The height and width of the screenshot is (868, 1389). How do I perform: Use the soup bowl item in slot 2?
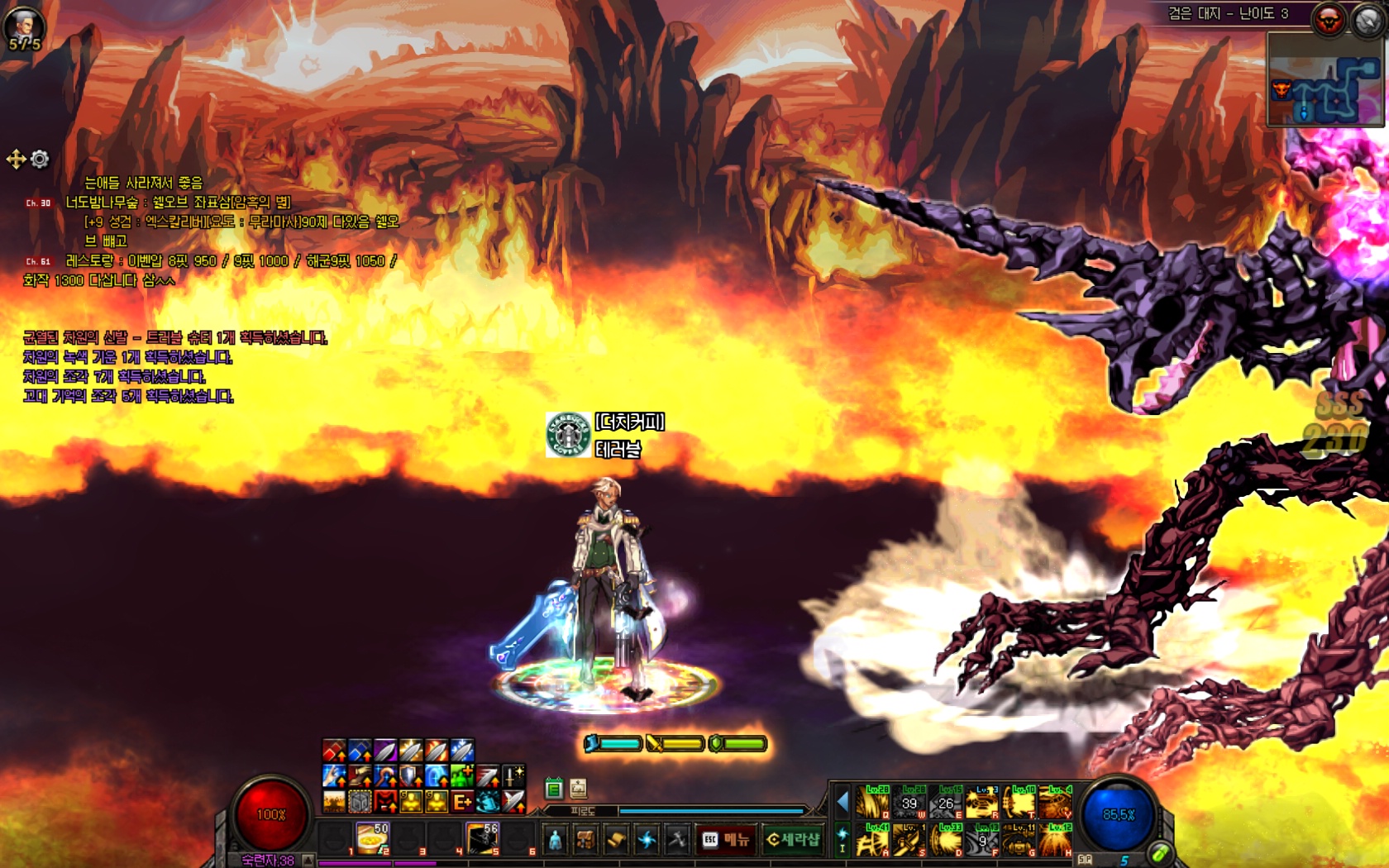click(x=372, y=838)
